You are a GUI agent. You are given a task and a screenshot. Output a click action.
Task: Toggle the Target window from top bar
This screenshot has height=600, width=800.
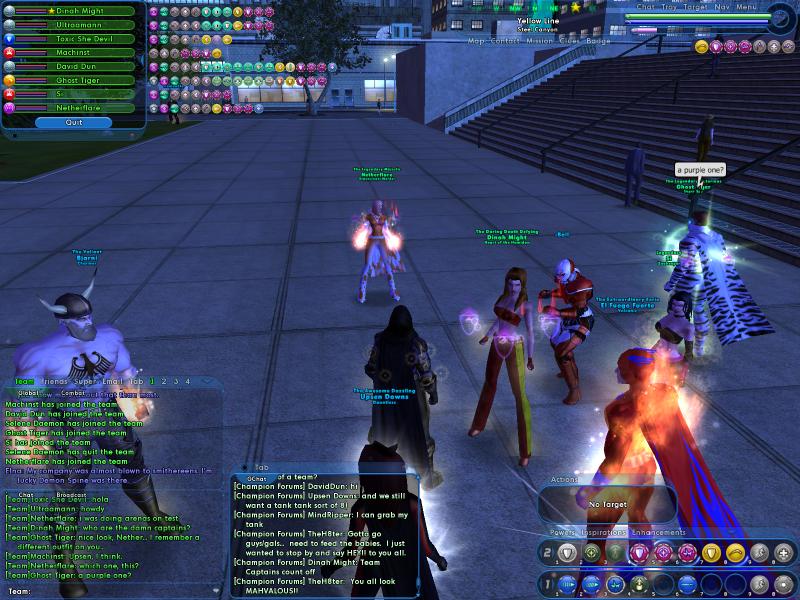coord(696,7)
